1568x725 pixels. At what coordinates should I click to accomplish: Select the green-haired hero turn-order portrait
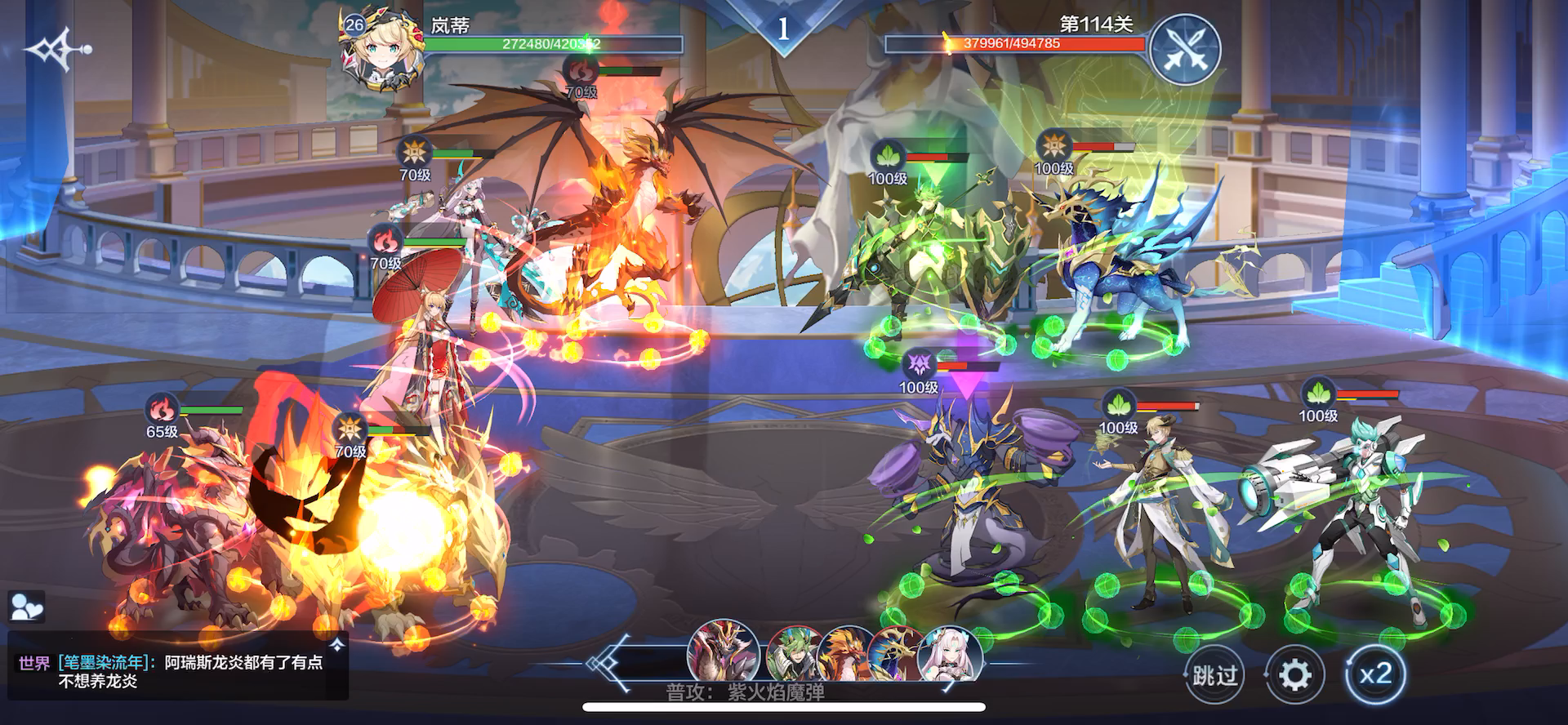click(793, 654)
